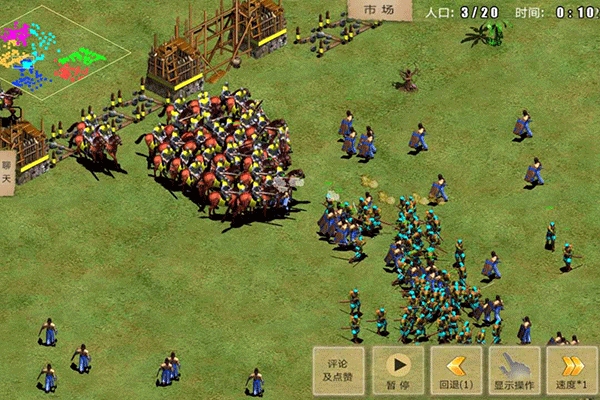Change playback speed with 速度*1
This screenshot has width=600, height=400.
[x=573, y=370]
